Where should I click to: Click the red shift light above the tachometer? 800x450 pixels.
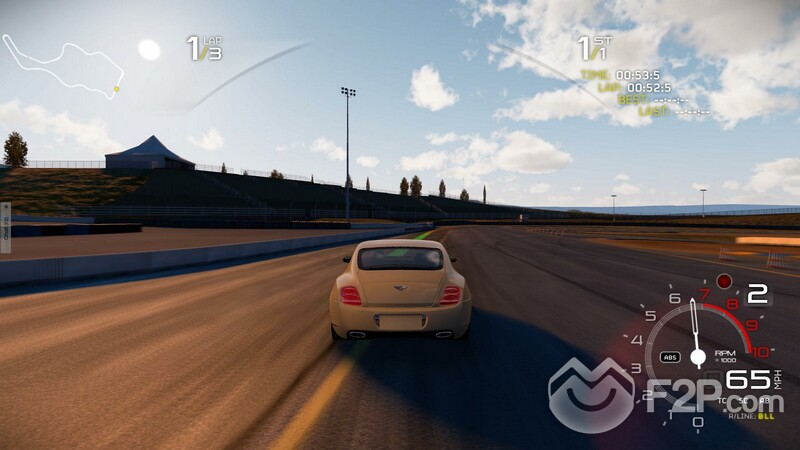(x=724, y=281)
